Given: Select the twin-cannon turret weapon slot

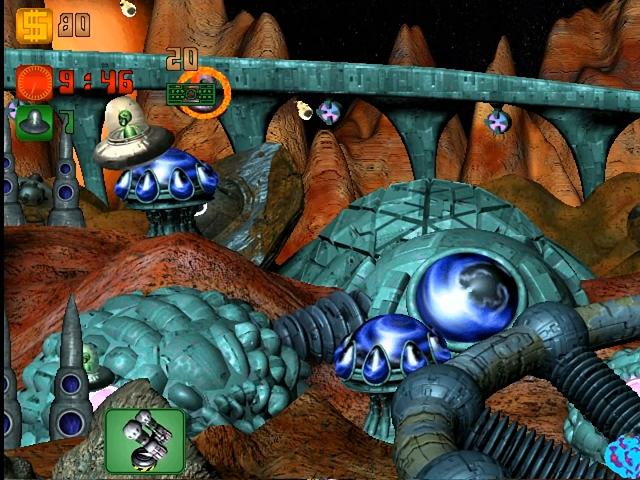Looking at the screenshot, I should (145, 441).
